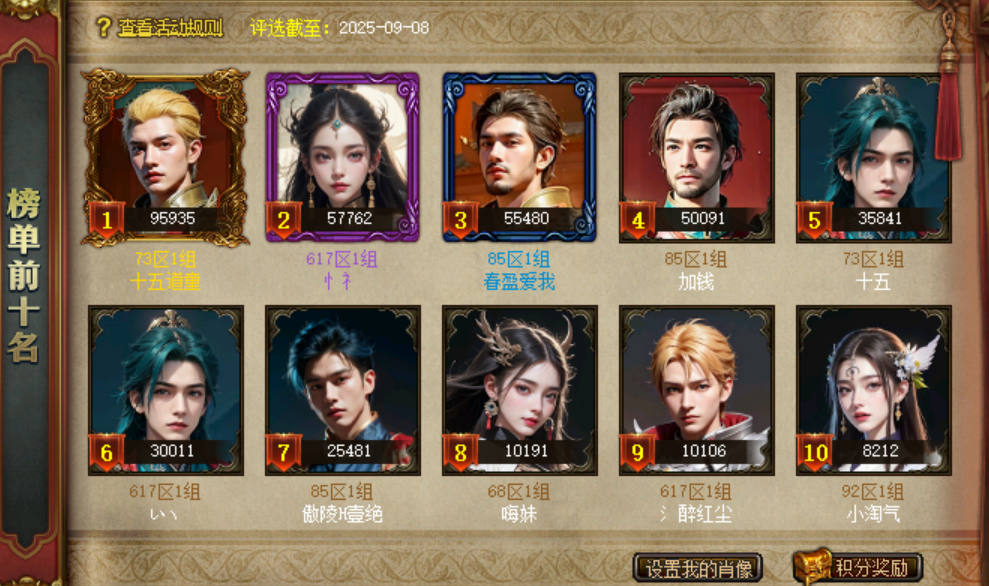Choose the rank 8 portrait of 嗨妹

click(519, 388)
